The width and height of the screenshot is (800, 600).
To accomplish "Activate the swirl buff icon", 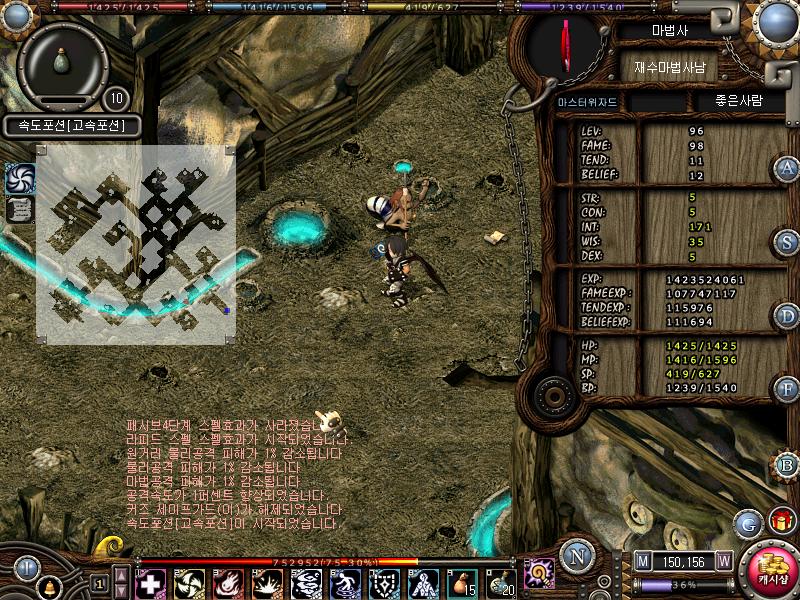I will click(x=20, y=178).
